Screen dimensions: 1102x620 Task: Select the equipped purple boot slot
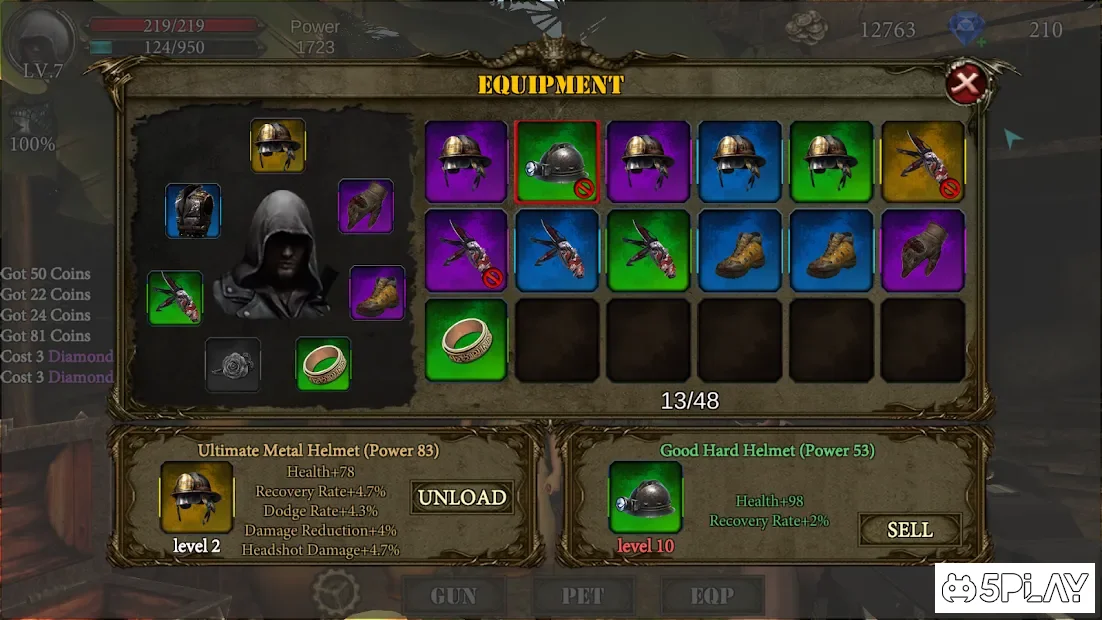377,293
